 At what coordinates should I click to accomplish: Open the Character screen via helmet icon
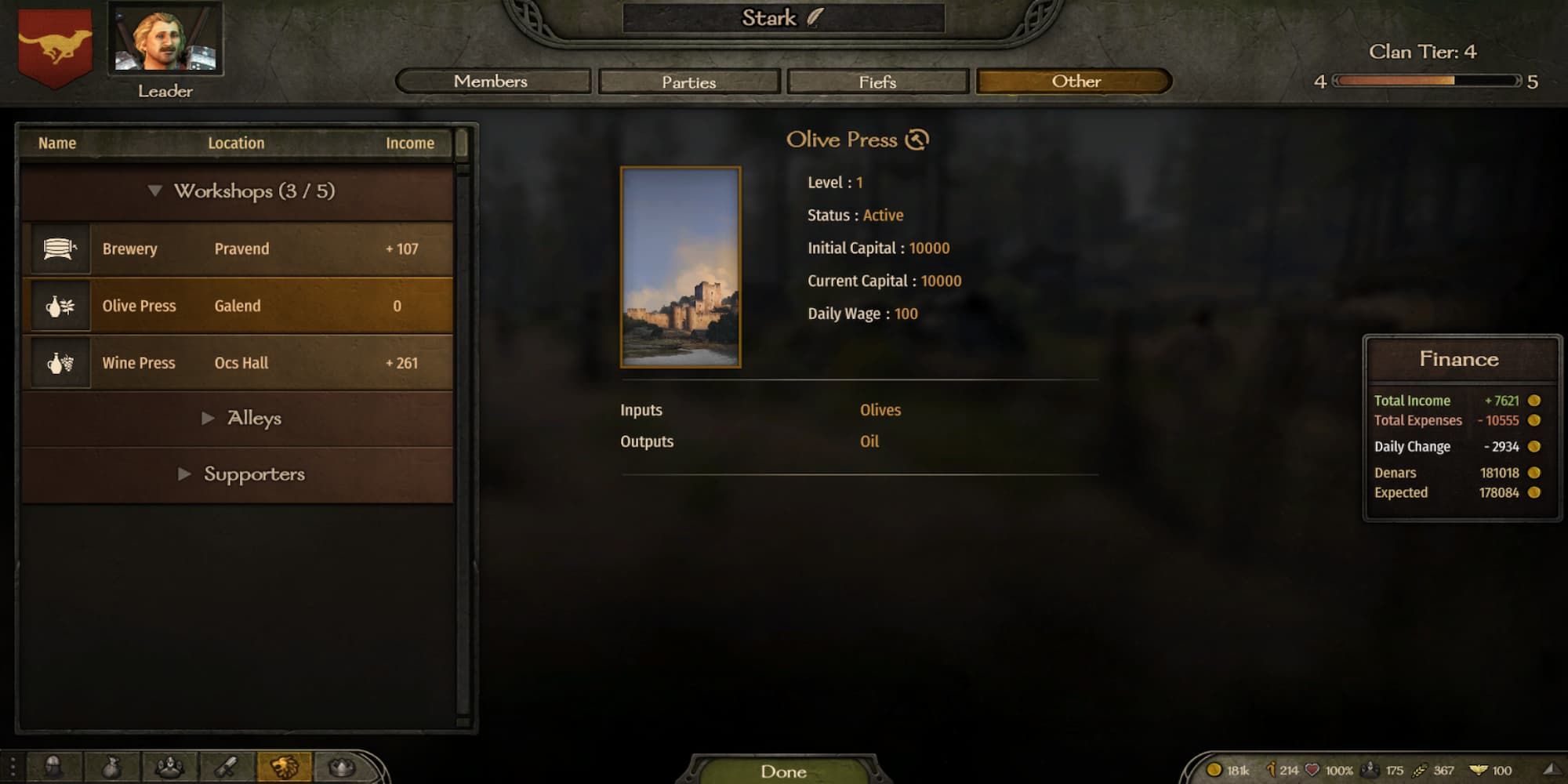pos(52,766)
